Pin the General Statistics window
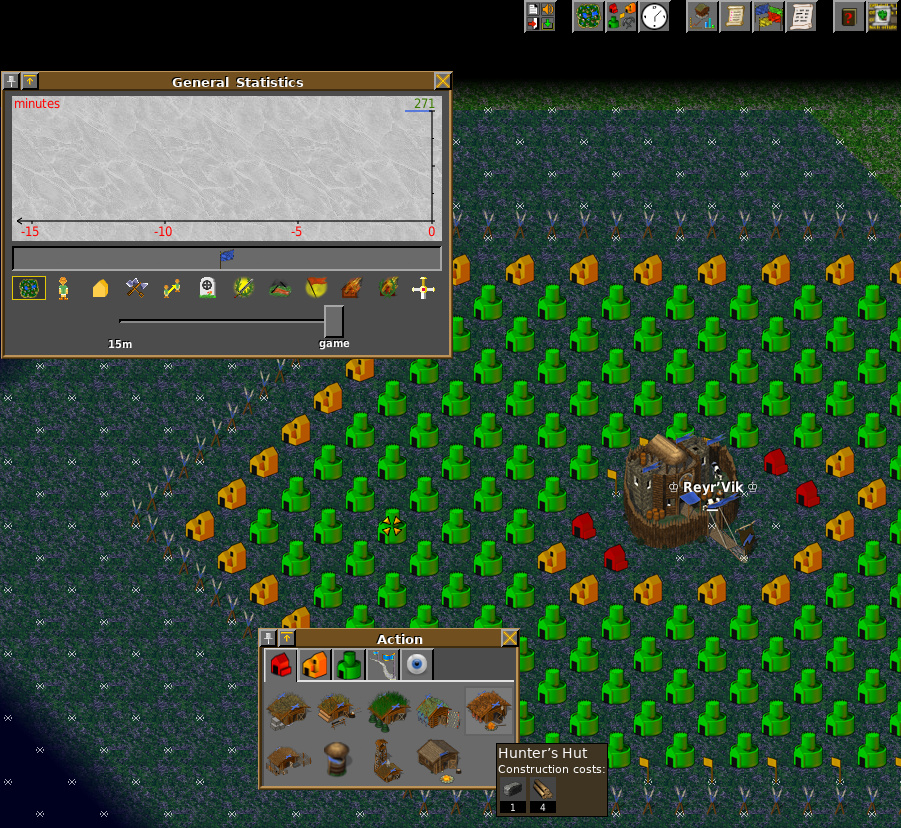901x828 pixels. point(11,82)
